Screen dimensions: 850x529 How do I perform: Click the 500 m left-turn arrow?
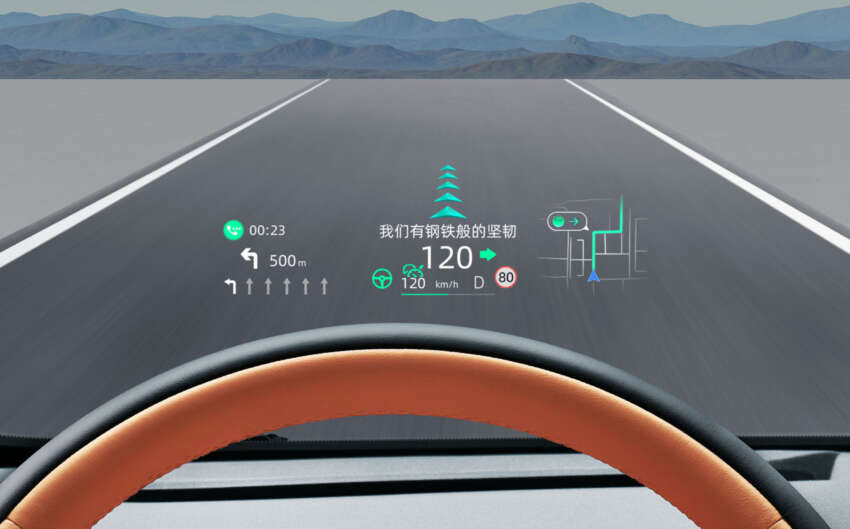pos(249,260)
